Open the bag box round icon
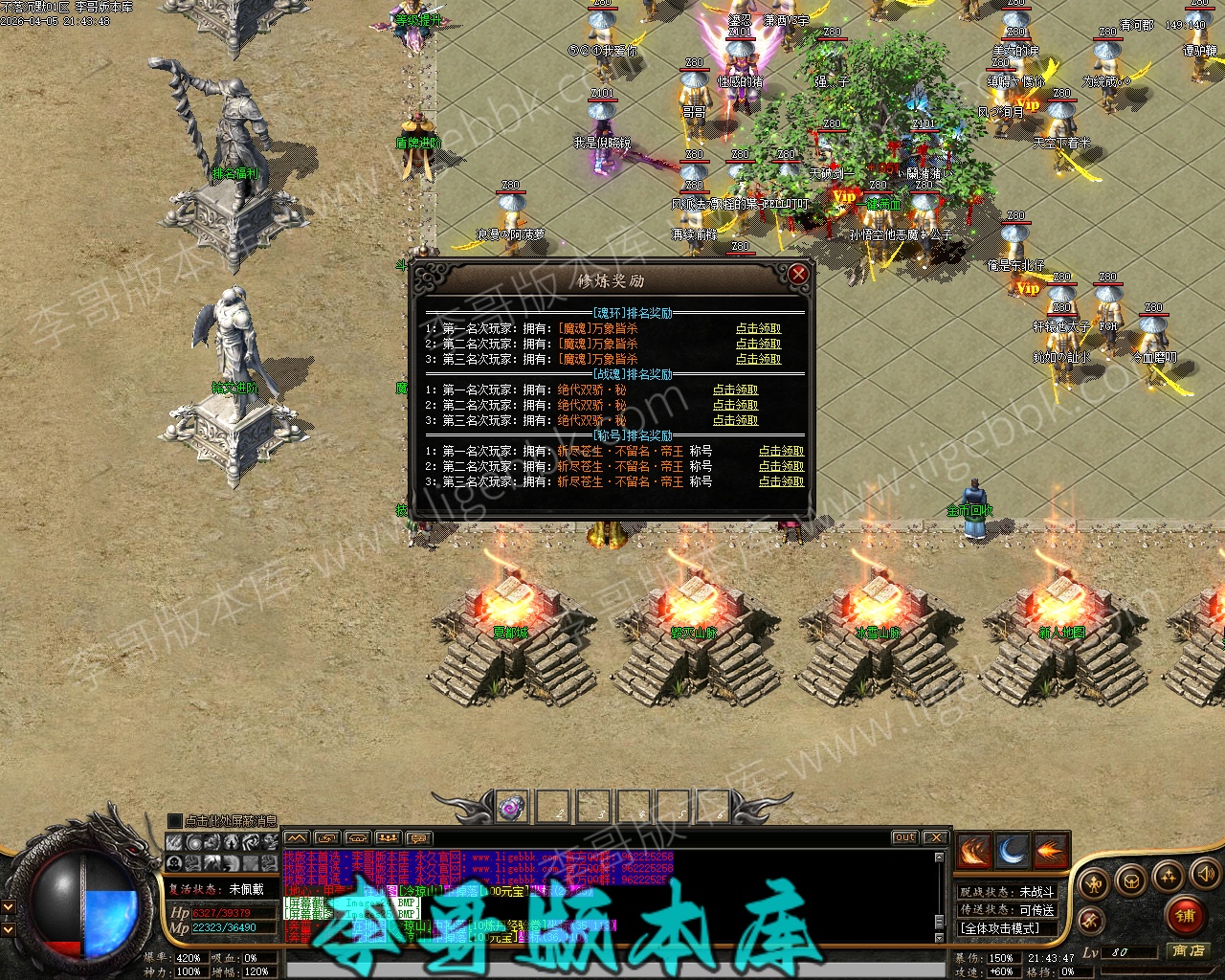The width and height of the screenshot is (1225, 980). (1131, 880)
